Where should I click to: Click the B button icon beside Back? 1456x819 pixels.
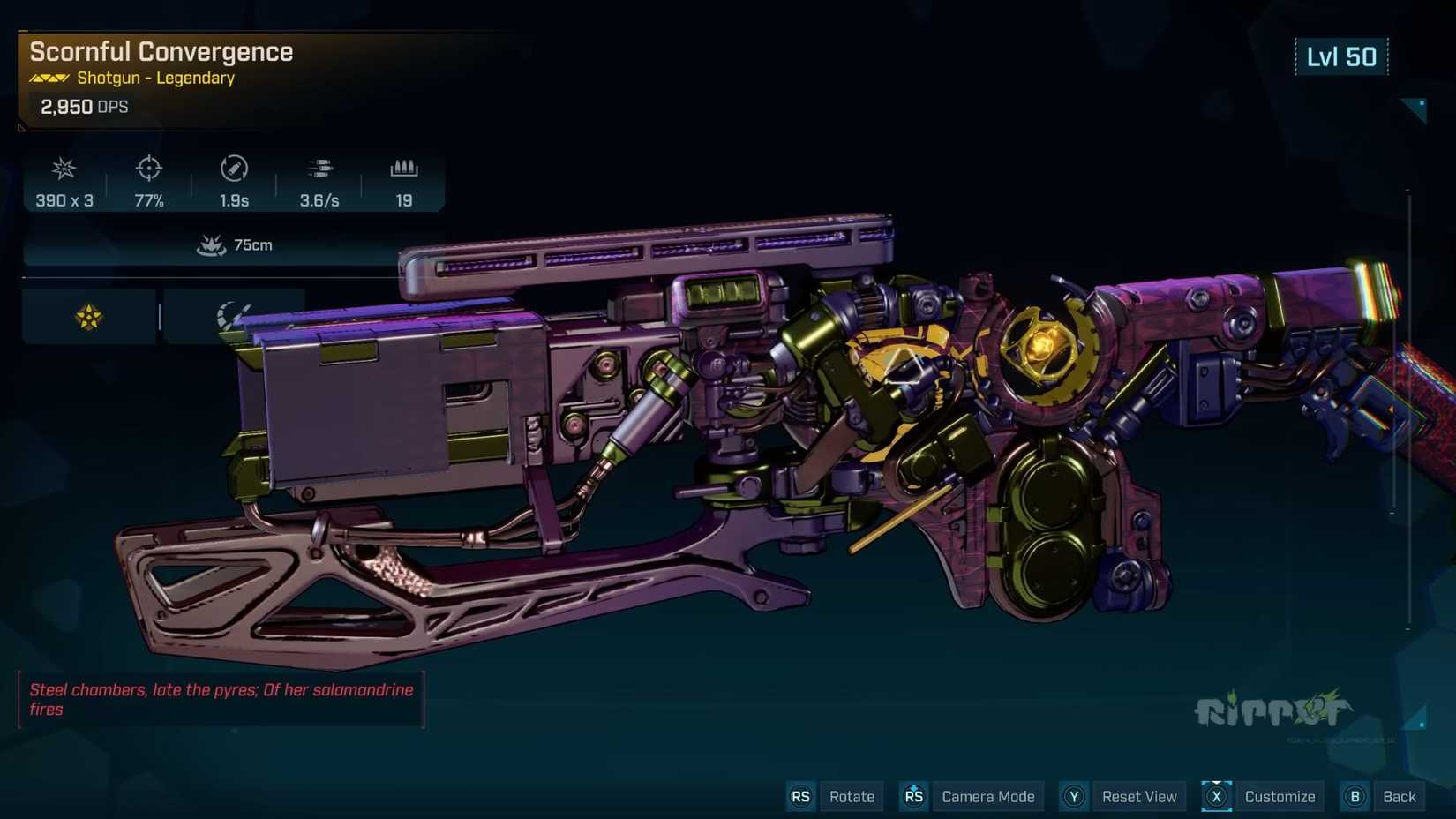(x=1355, y=796)
